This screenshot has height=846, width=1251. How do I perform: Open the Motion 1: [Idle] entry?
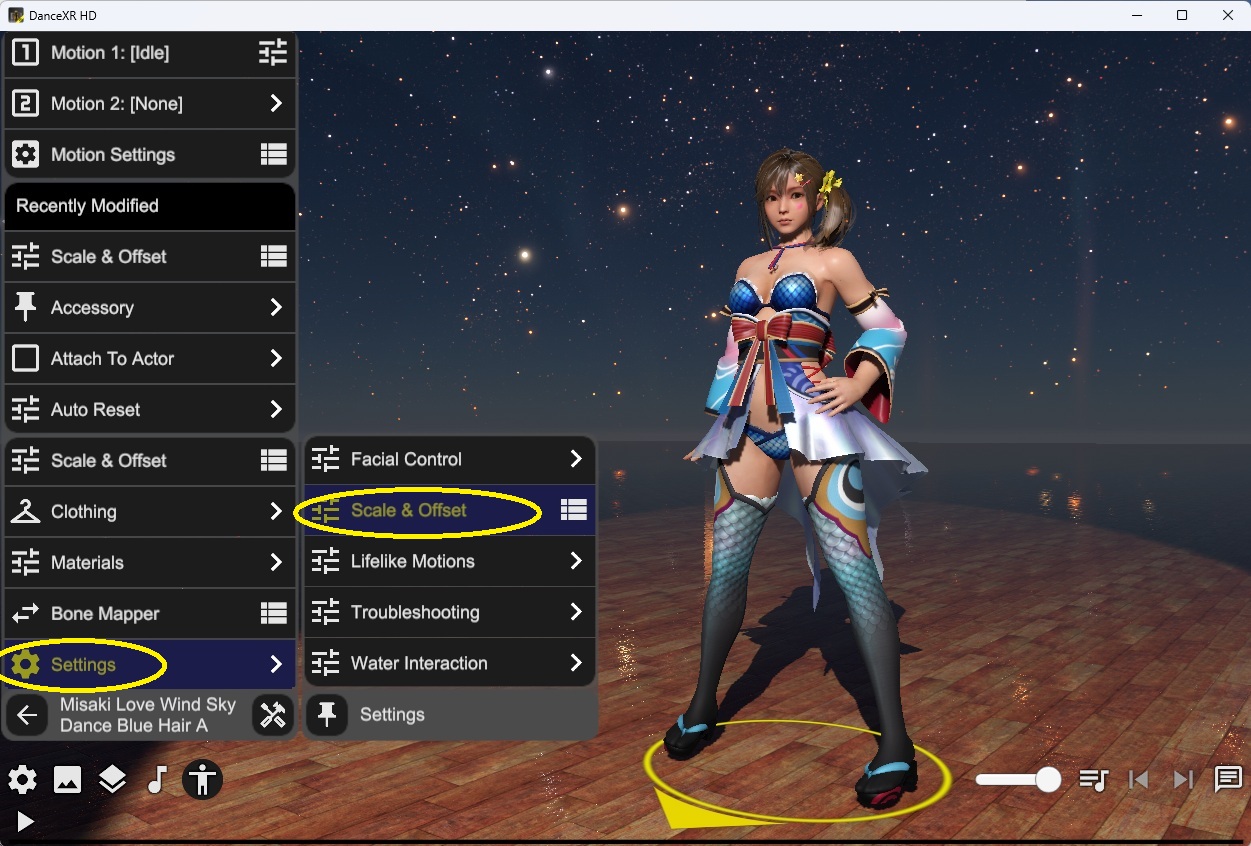(x=150, y=53)
